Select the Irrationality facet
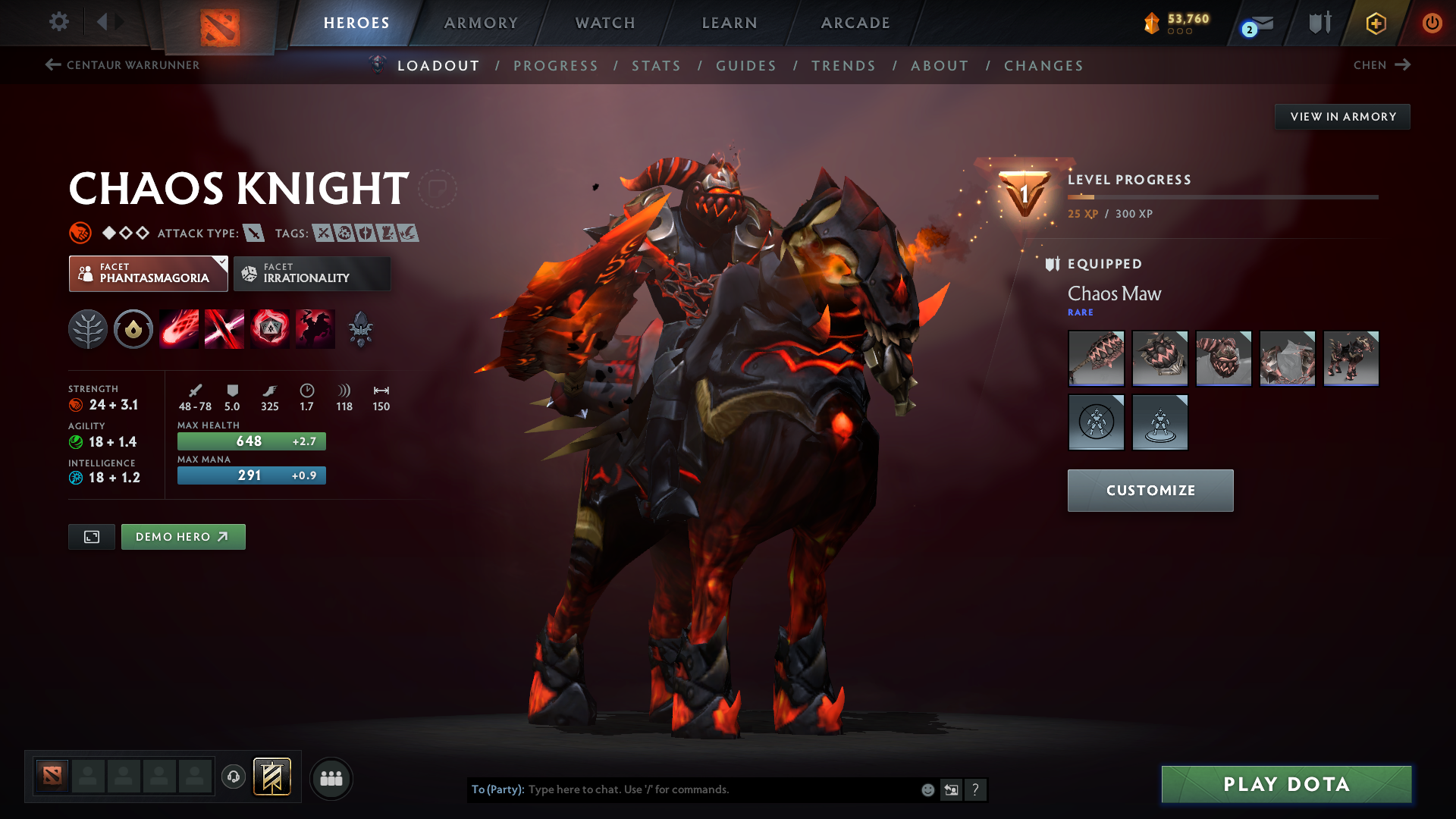This screenshot has width=1456, height=819. coord(312,274)
